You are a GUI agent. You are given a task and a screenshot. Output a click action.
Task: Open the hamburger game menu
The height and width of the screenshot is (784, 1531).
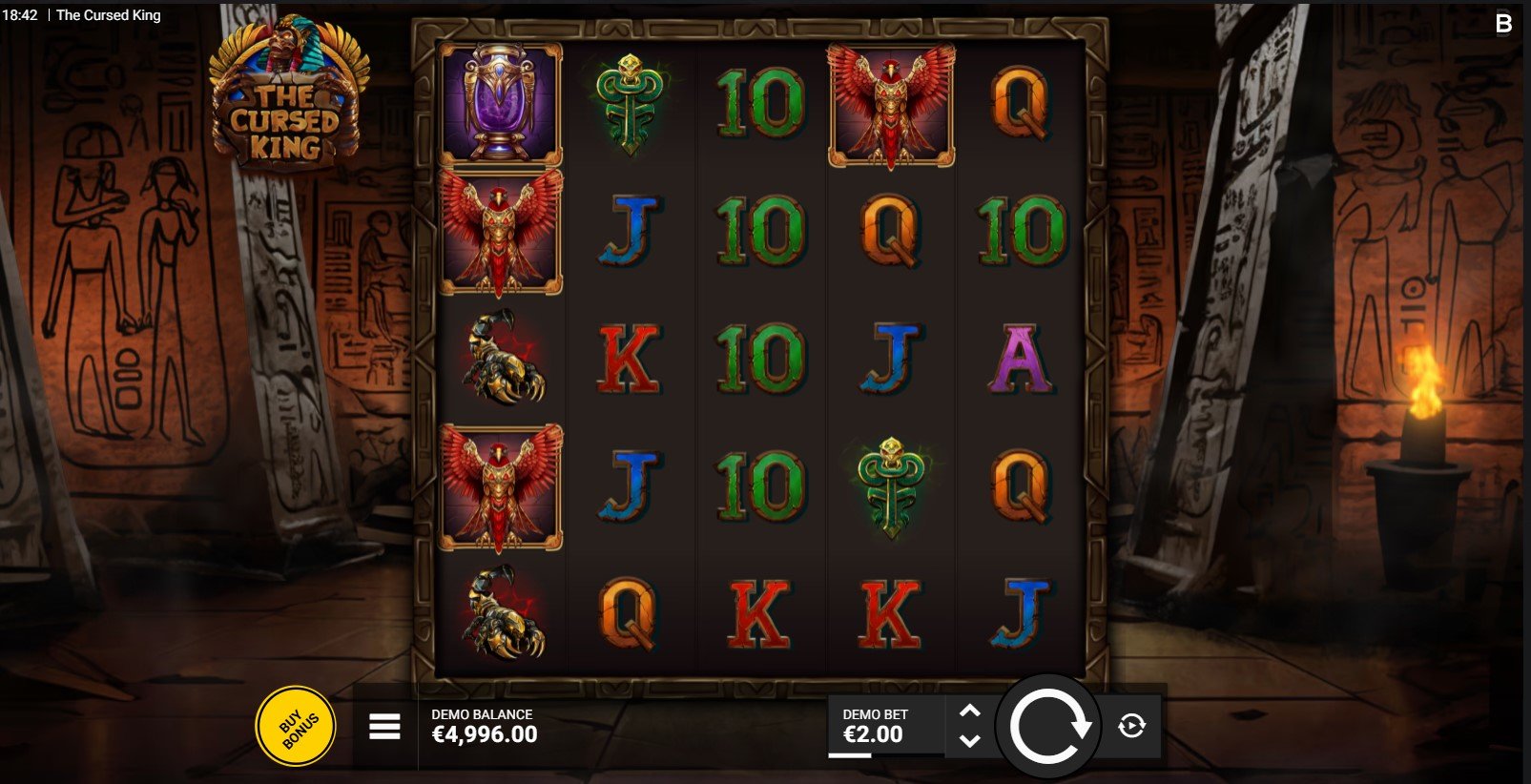384,727
